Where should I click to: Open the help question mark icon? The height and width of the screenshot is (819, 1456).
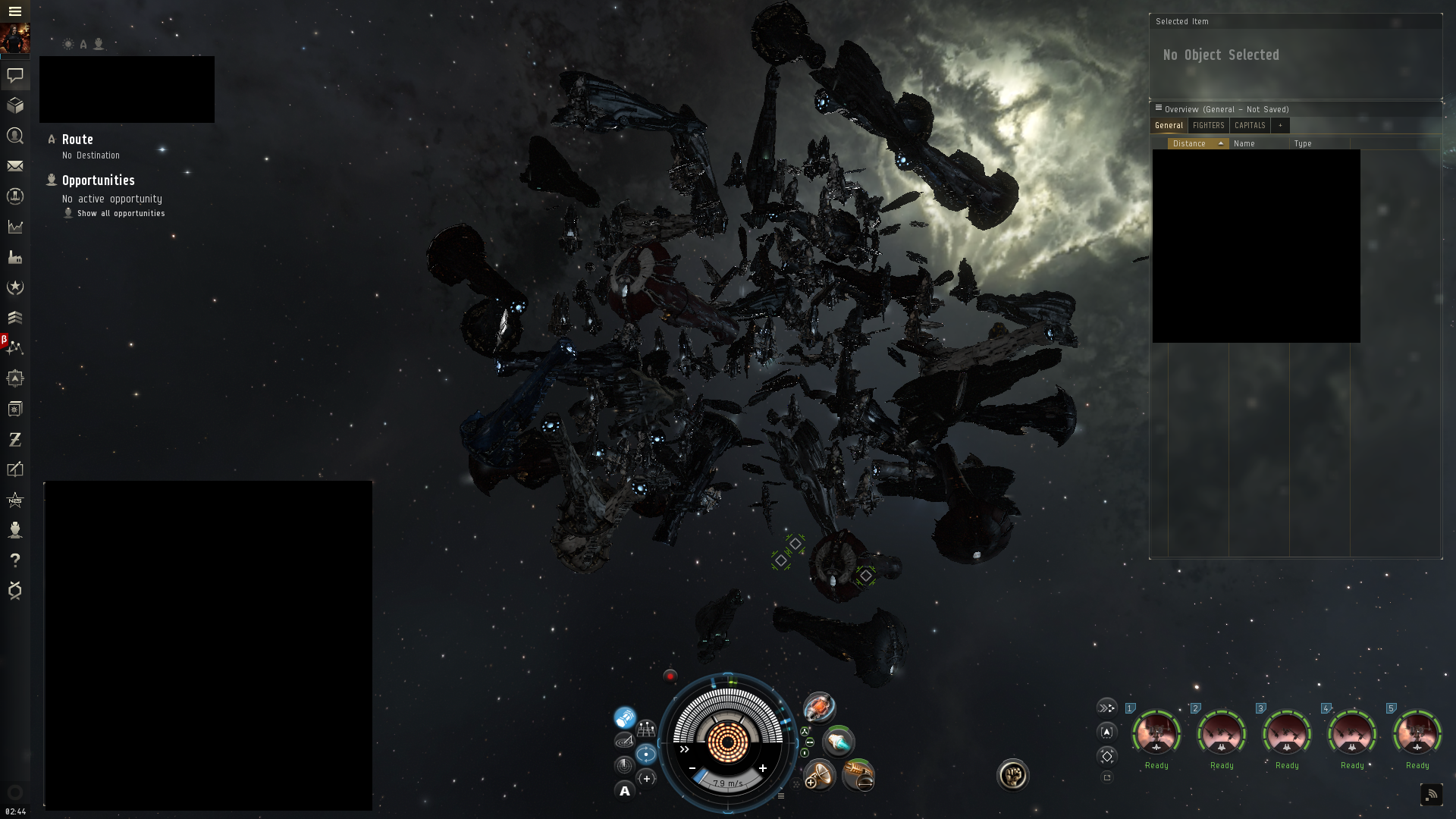pos(15,560)
